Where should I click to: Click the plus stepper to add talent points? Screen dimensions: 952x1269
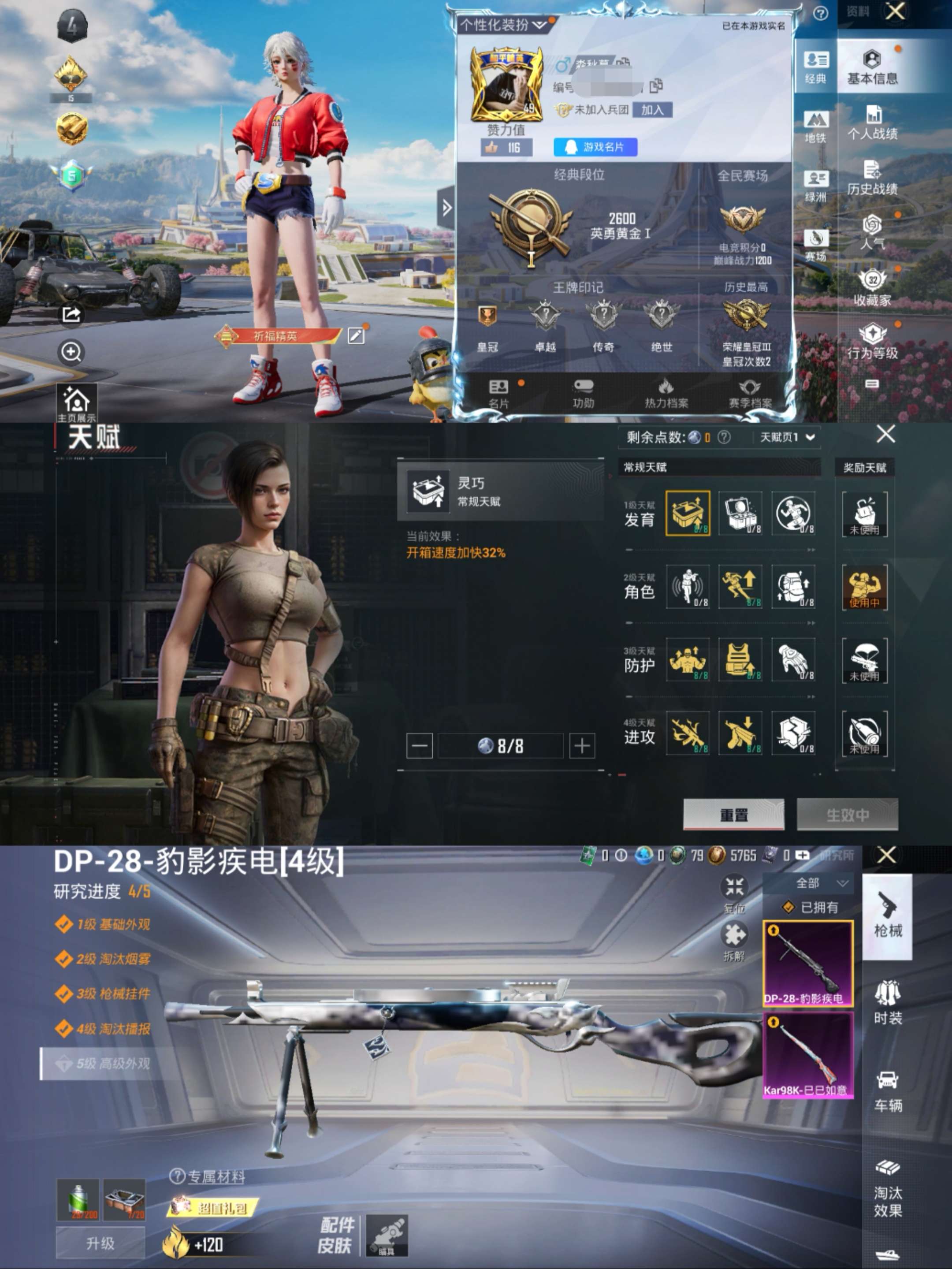(582, 744)
